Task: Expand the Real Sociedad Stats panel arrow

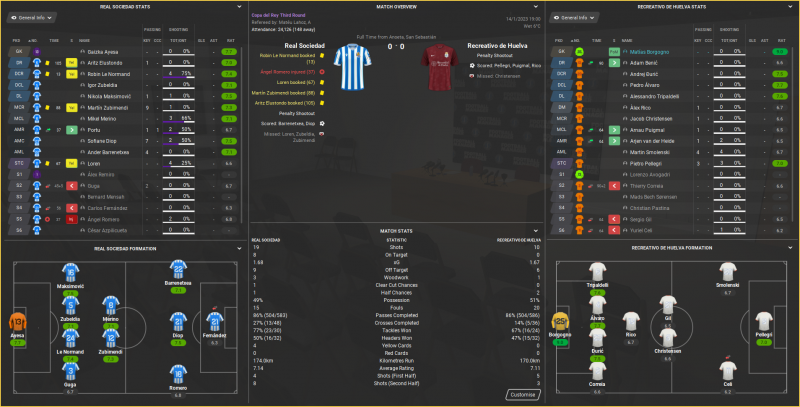Action: tap(243, 6)
